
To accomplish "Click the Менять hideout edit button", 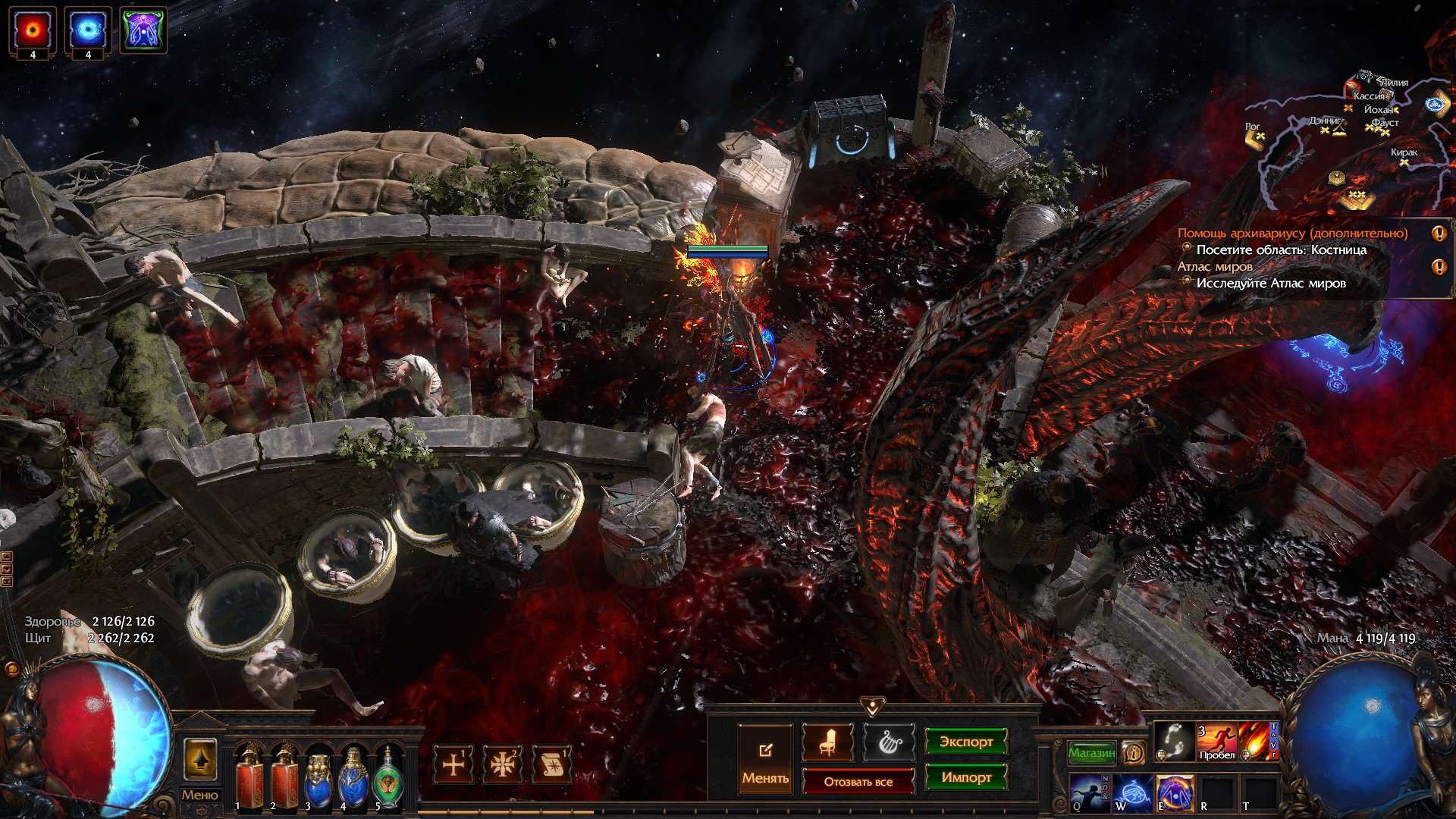I will [765, 759].
